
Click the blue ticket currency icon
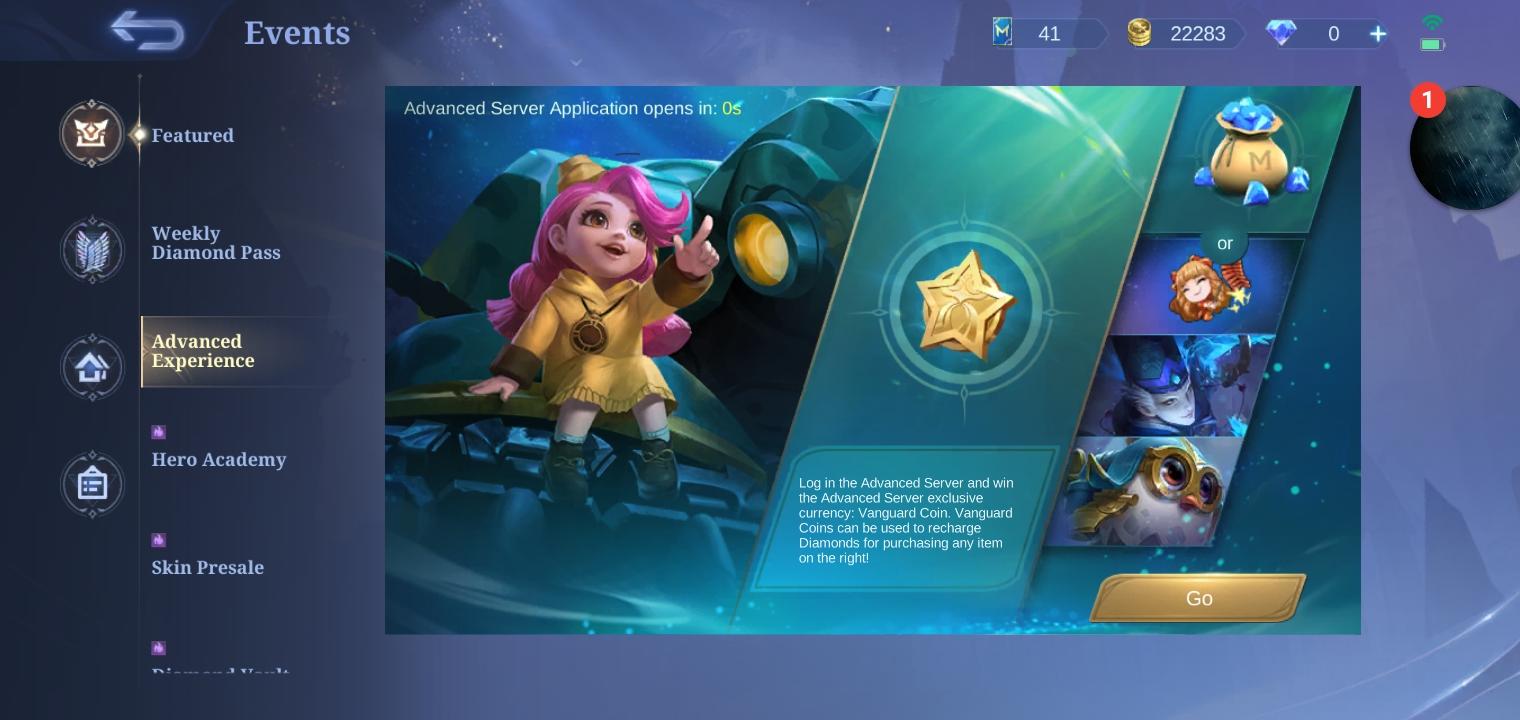point(1002,31)
